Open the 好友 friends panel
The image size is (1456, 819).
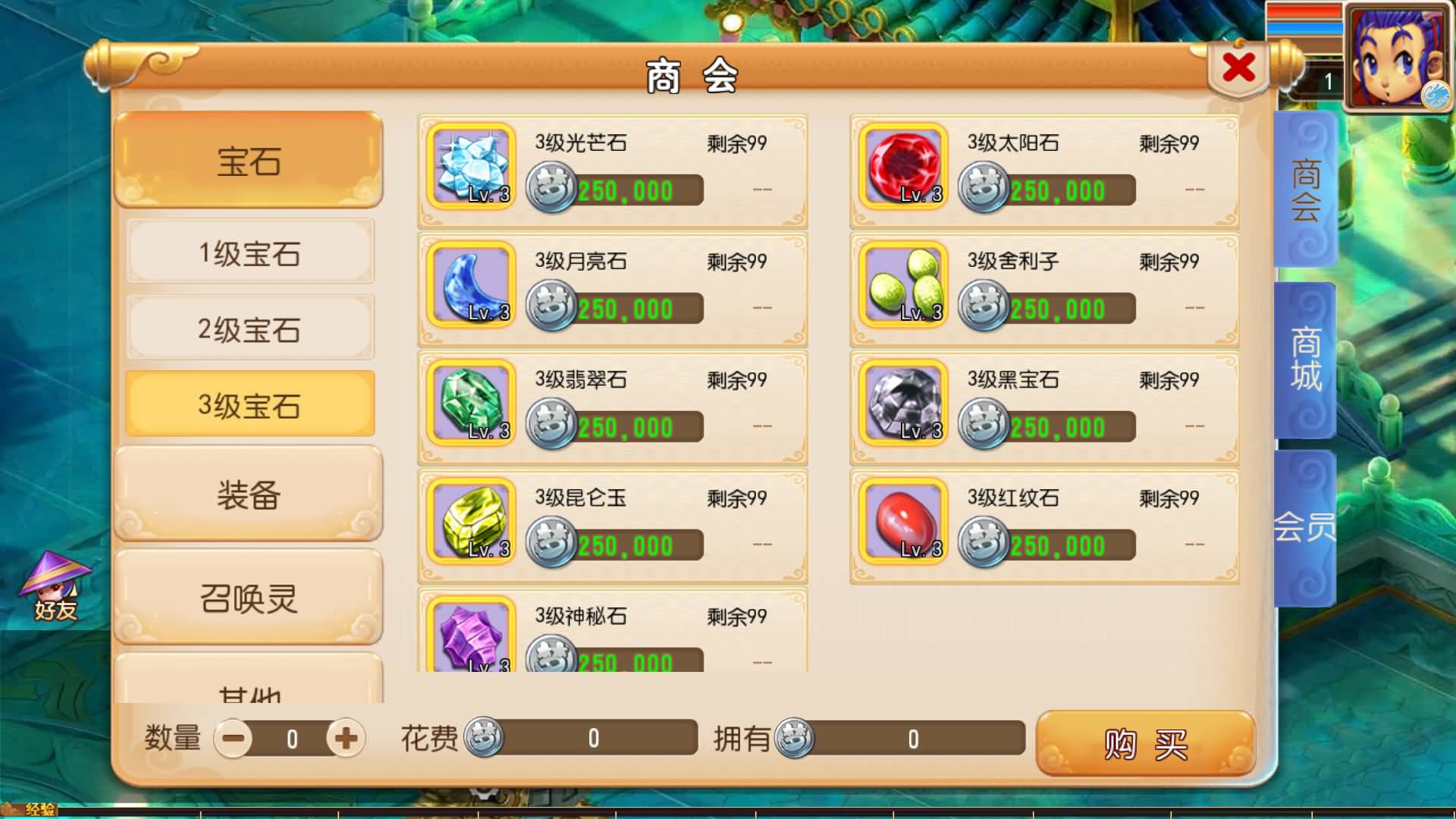click(x=55, y=588)
